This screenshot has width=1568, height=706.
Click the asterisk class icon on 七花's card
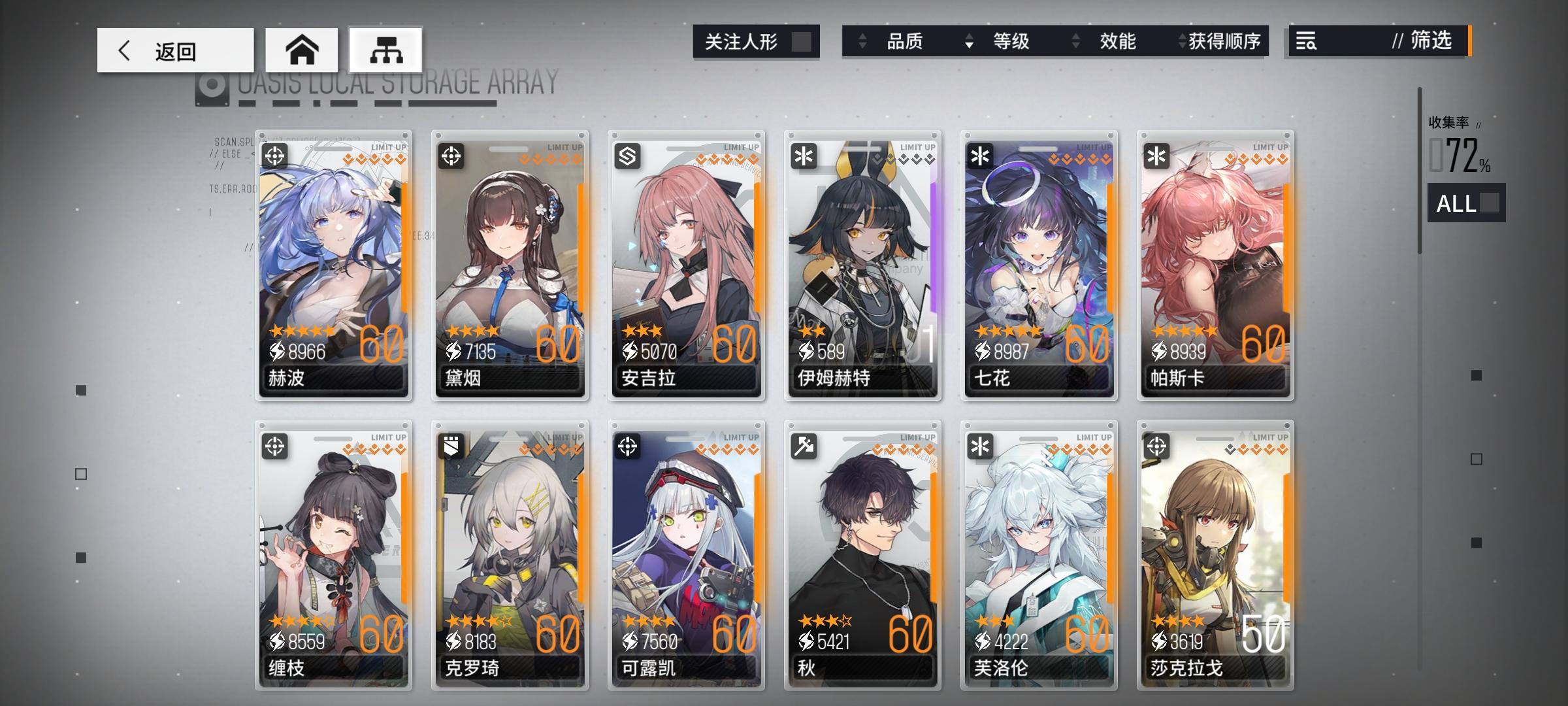pos(981,155)
